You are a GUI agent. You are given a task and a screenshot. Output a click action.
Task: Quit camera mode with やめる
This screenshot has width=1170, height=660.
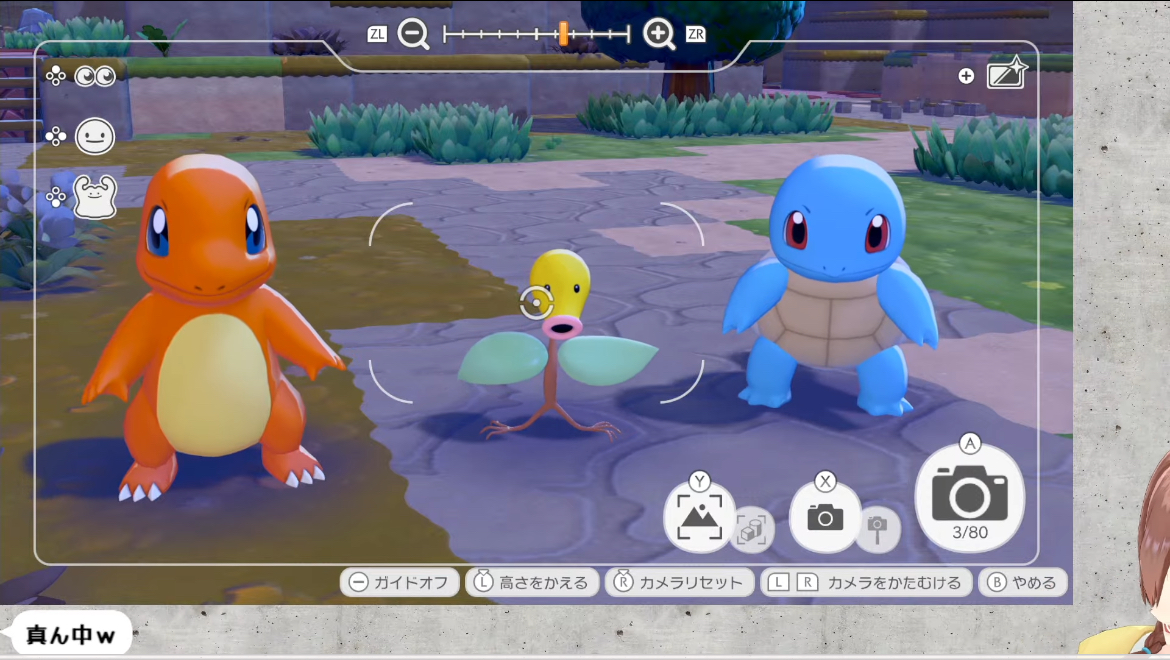tap(1023, 582)
